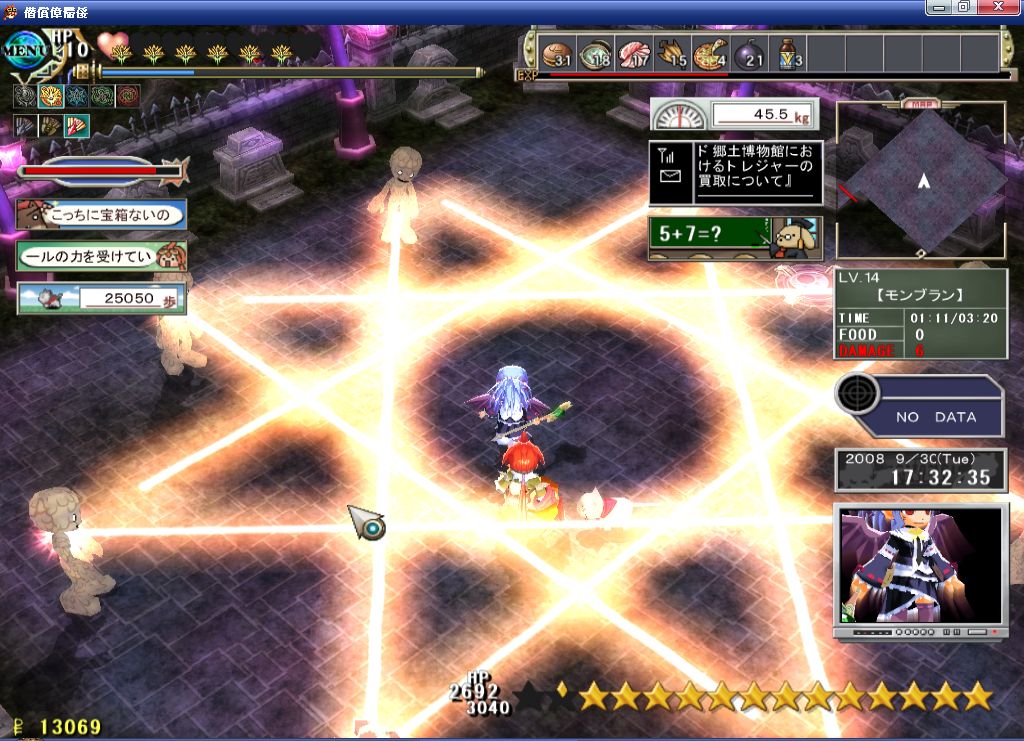1024x741 pixels.
Task: Use the green soup bowl item
Action: pos(594,53)
